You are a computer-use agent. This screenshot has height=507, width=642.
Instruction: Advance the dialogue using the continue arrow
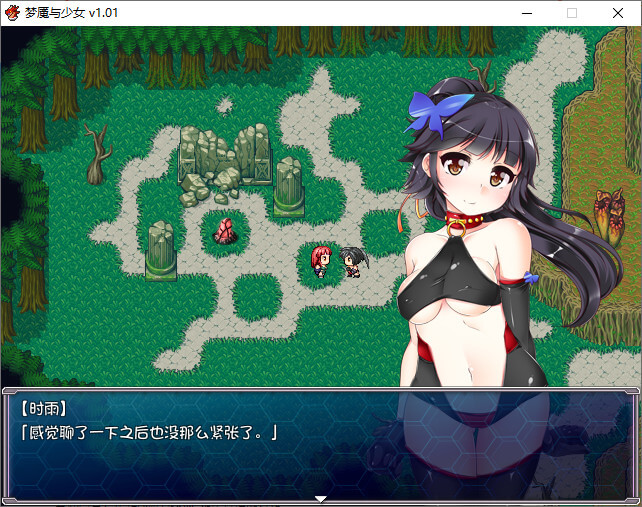321,498
